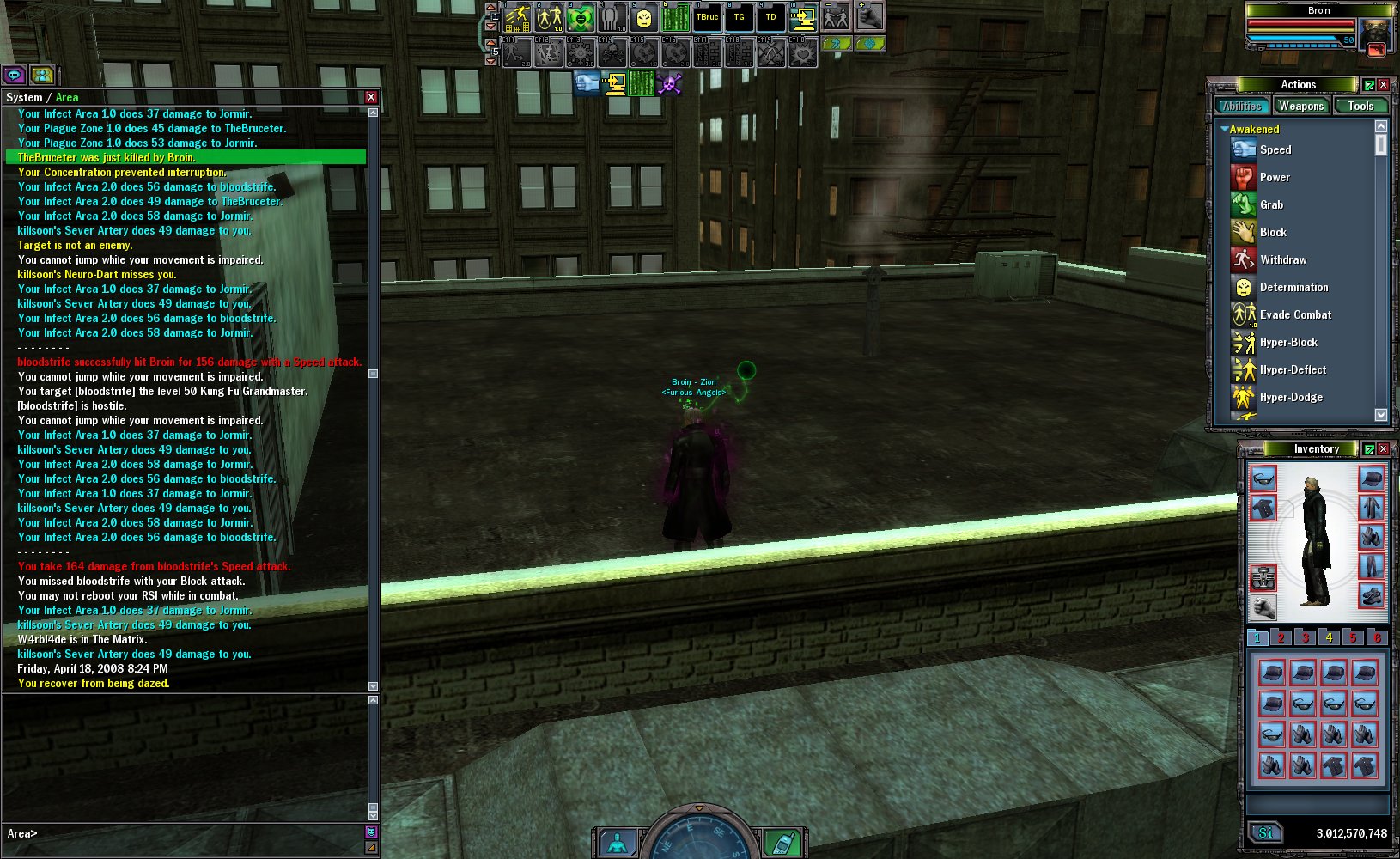Screen dimensions: 1400x859
Task: Activate the TBruc macro in hotbar slot 7
Action: pos(707,17)
